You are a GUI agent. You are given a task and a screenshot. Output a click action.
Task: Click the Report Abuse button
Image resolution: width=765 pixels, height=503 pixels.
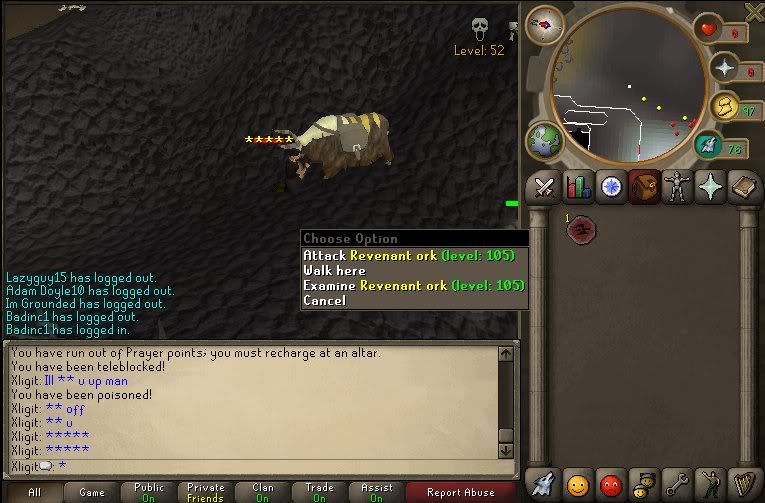(x=460, y=492)
